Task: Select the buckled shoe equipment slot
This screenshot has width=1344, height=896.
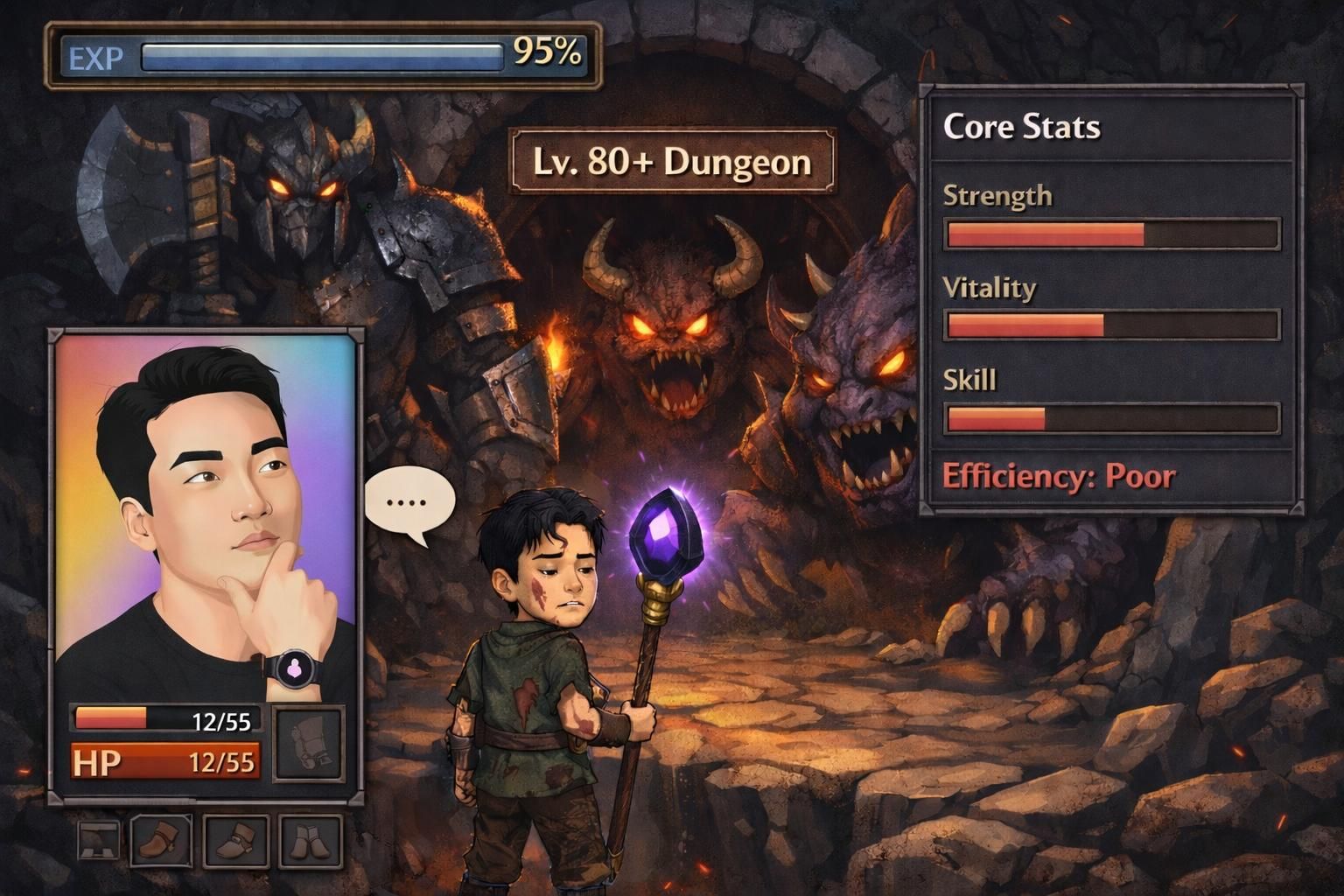Action: point(235,842)
